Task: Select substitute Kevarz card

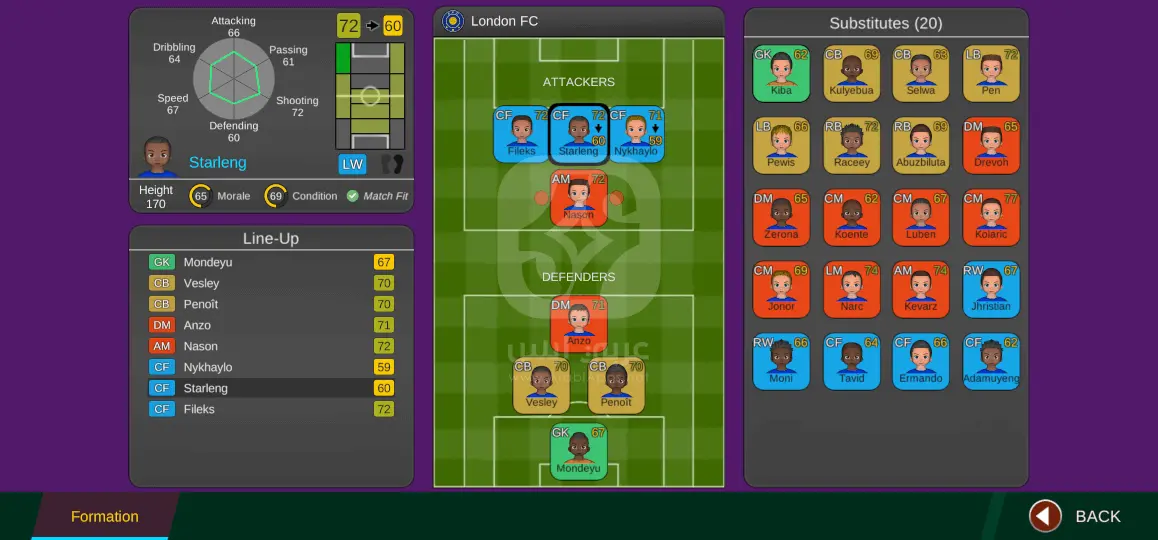Action: [x=921, y=289]
